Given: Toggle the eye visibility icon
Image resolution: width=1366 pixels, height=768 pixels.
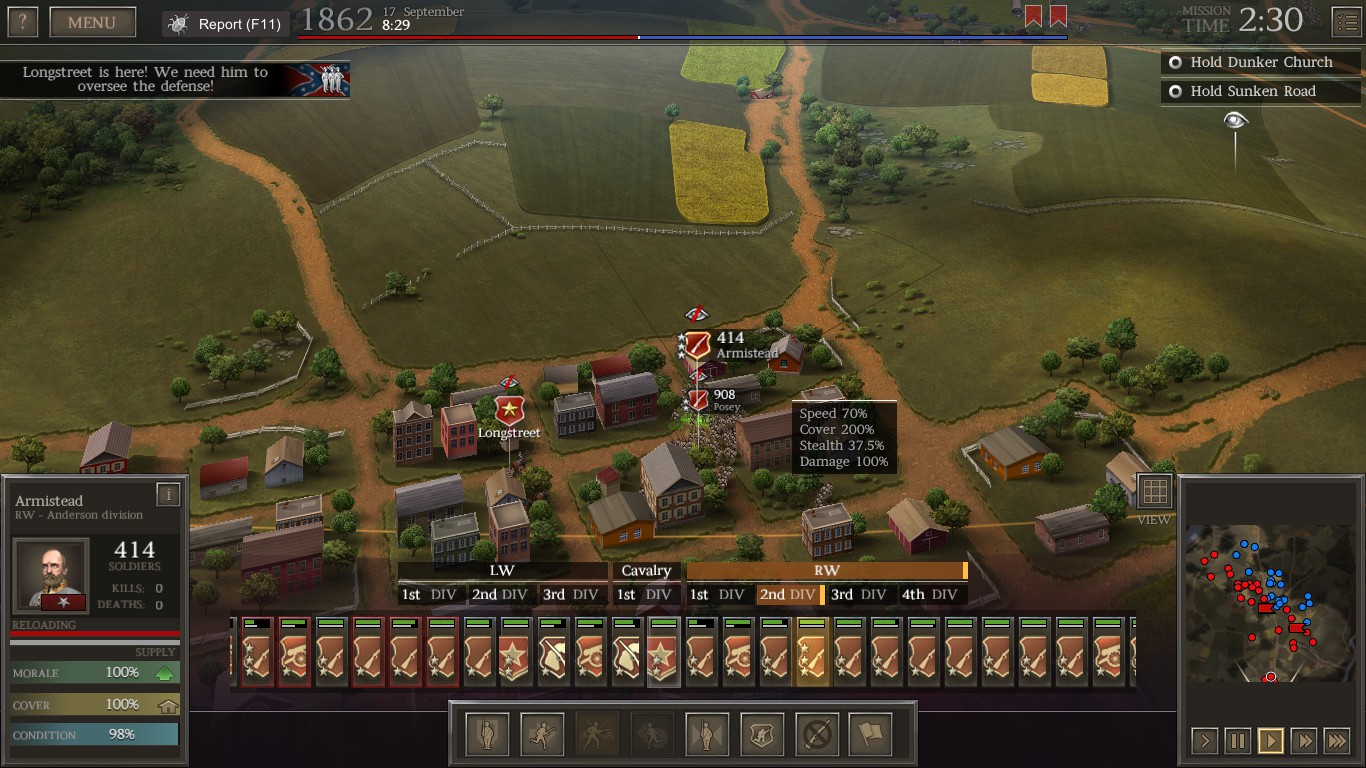Looking at the screenshot, I should tap(1236, 121).
